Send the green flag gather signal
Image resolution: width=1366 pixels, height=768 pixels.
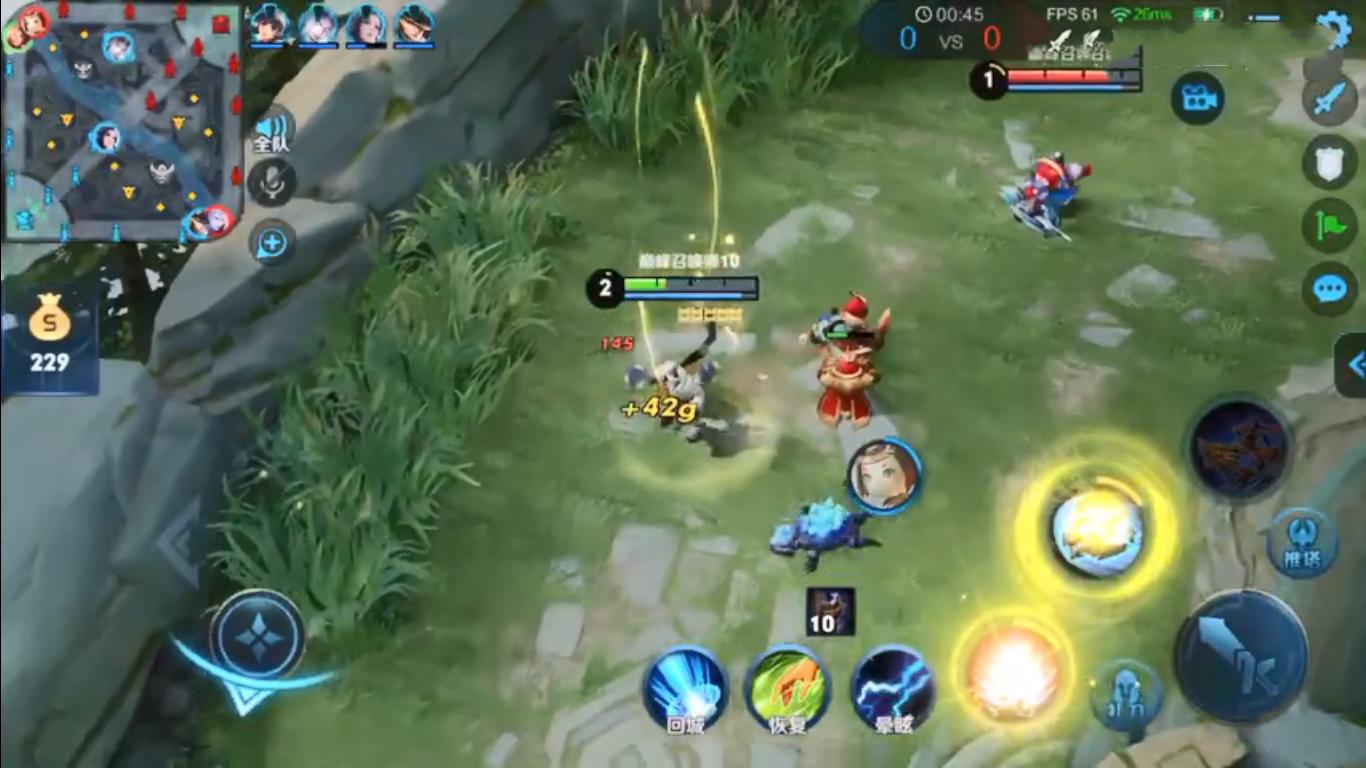click(x=1329, y=226)
